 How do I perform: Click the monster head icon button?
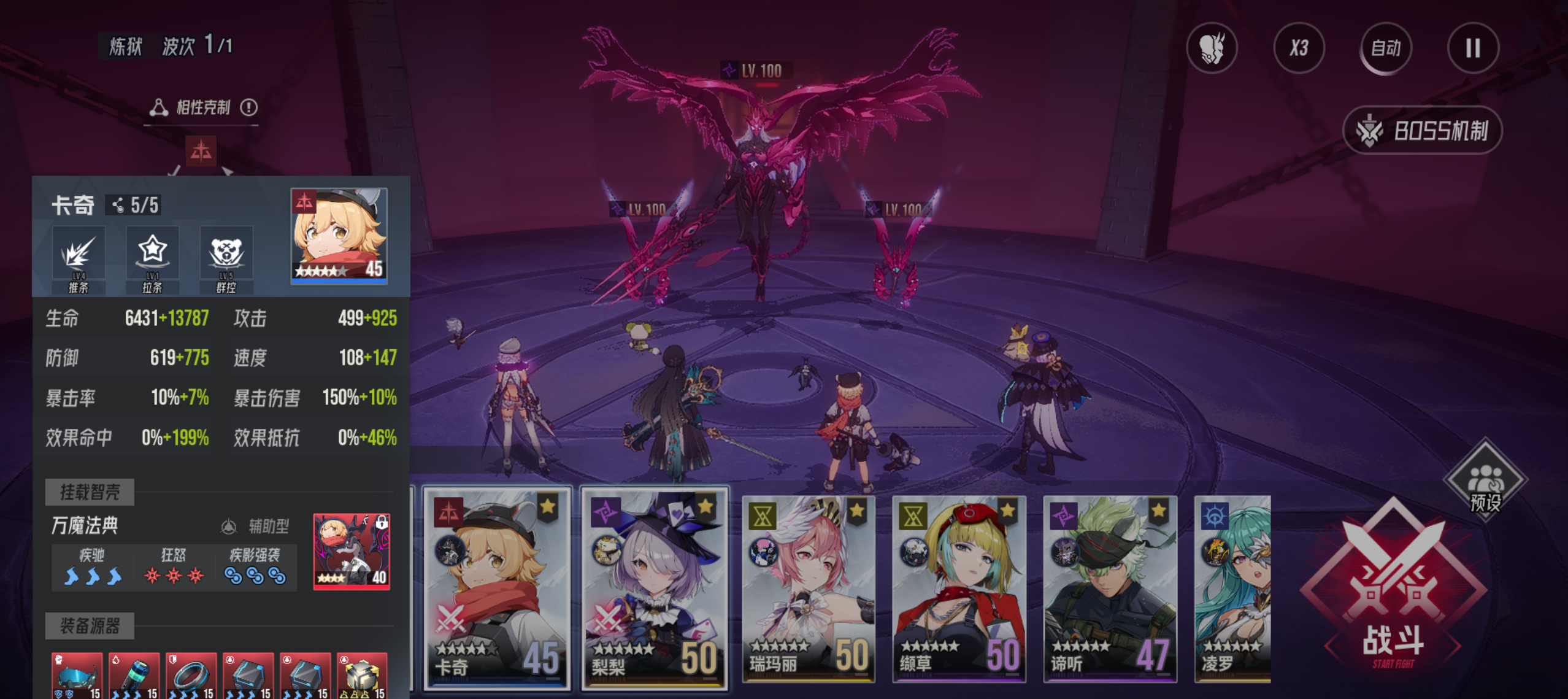pyautogui.click(x=1212, y=48)
